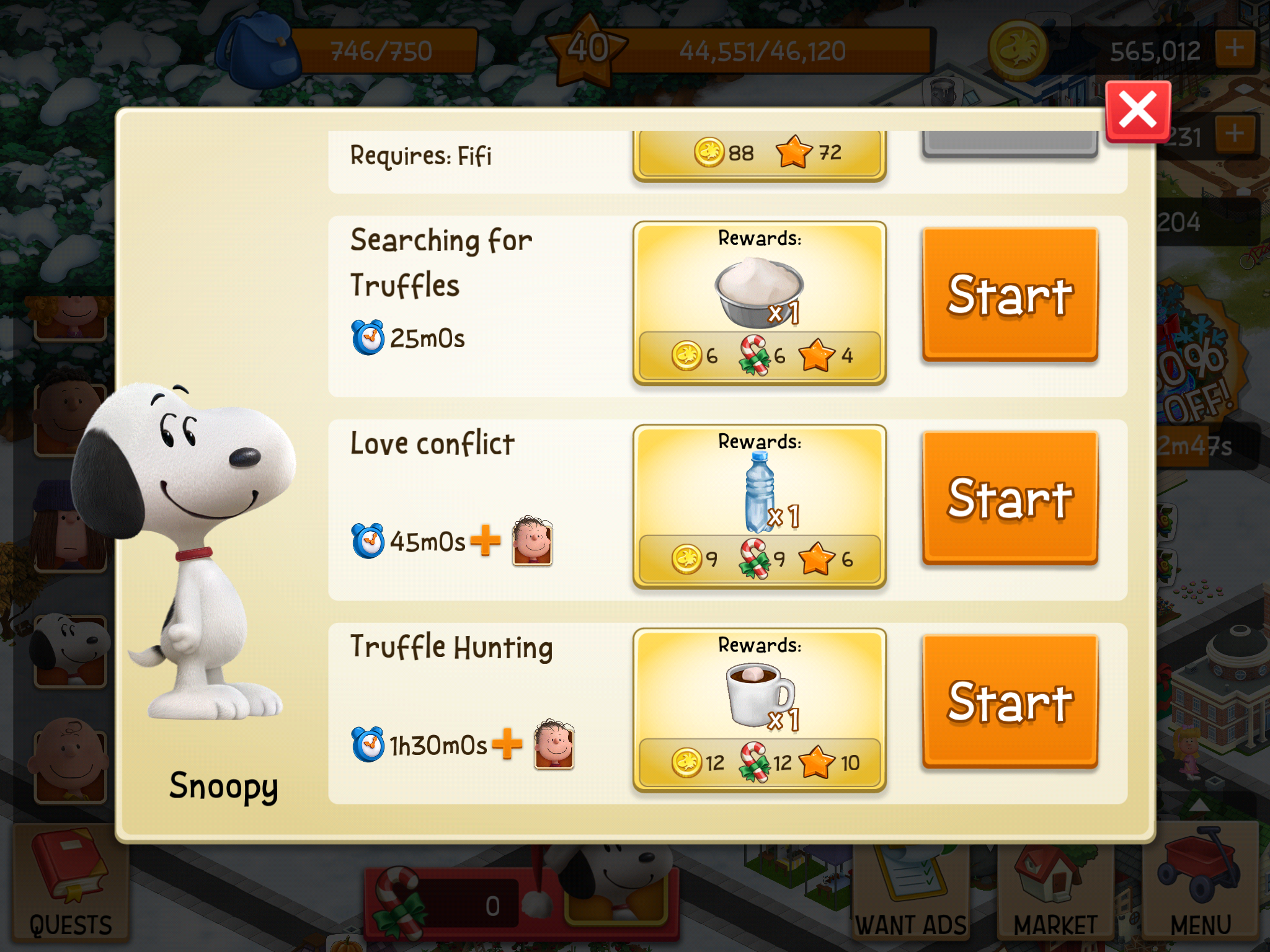The height and width of the screenshot is (952, 1270).
Task: Close the Snoopy task dialog
Action: point(1138,112)
